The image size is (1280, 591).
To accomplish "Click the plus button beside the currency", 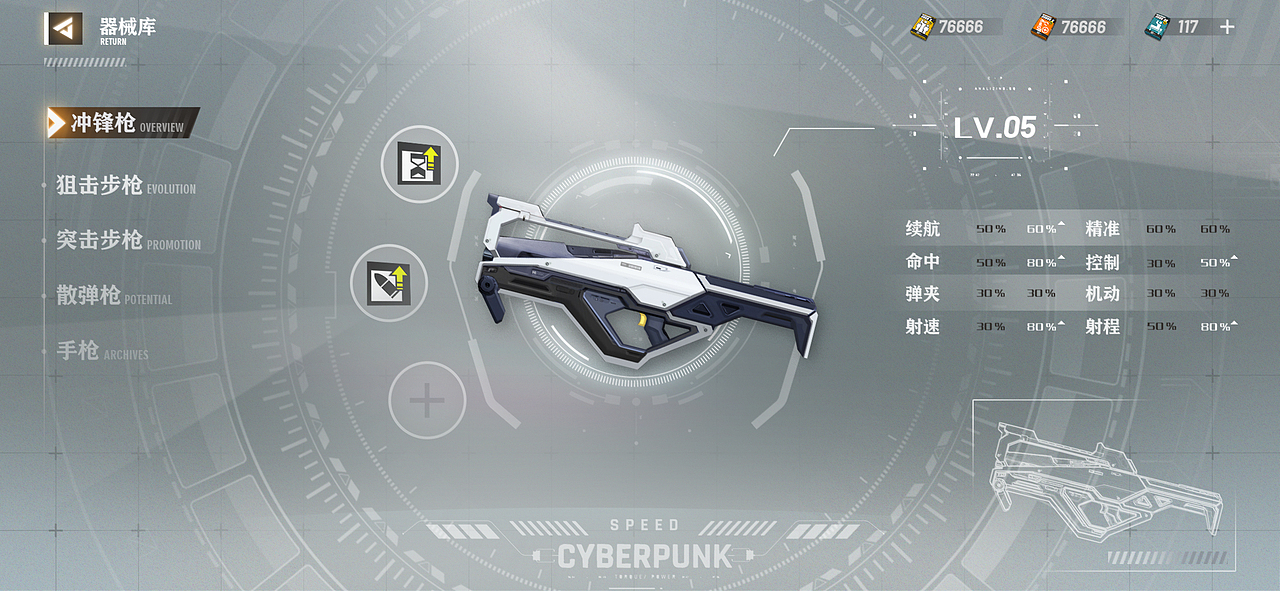I will tap(1228, 27).
